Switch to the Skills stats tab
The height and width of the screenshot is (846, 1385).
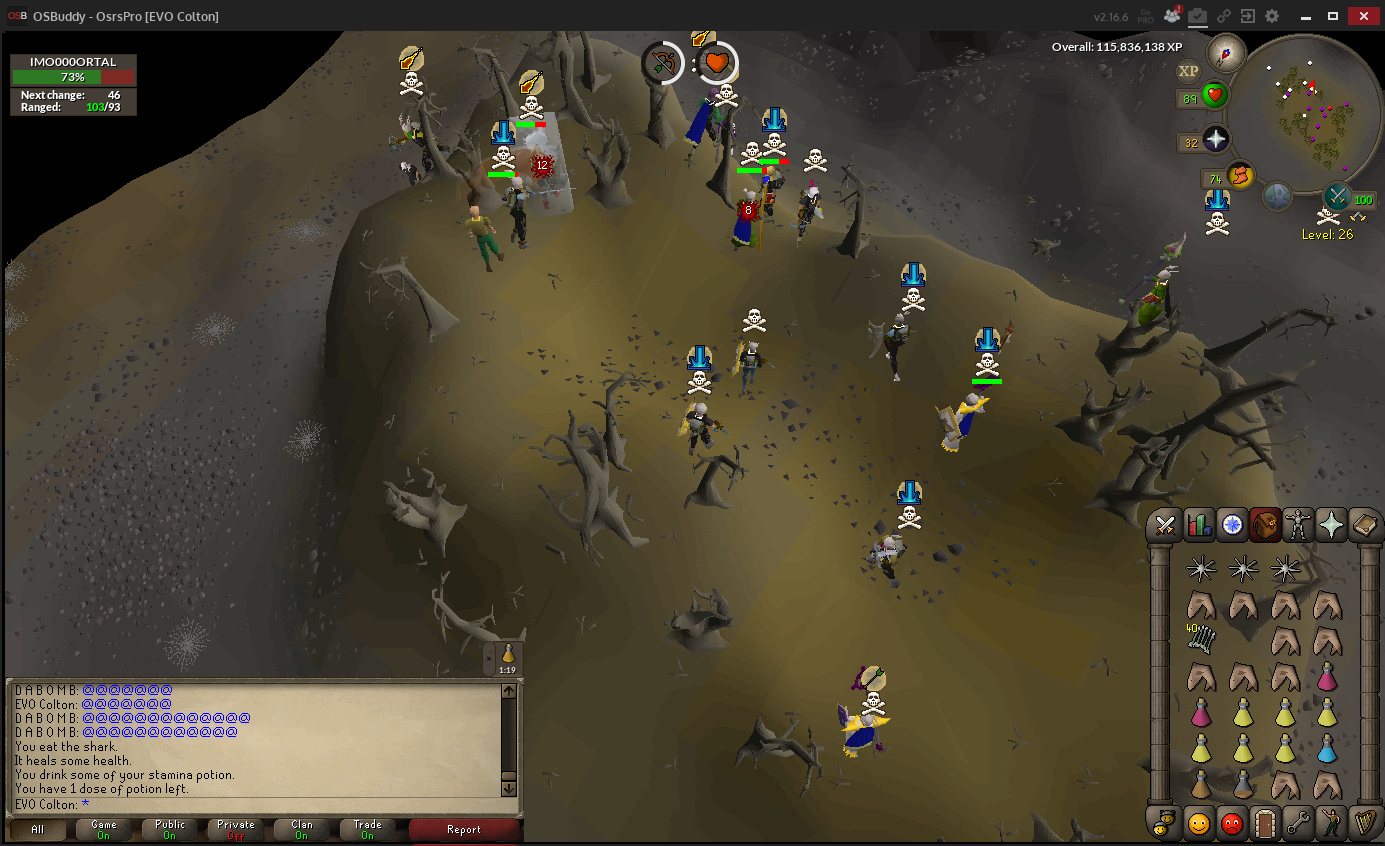point(1198,524)
